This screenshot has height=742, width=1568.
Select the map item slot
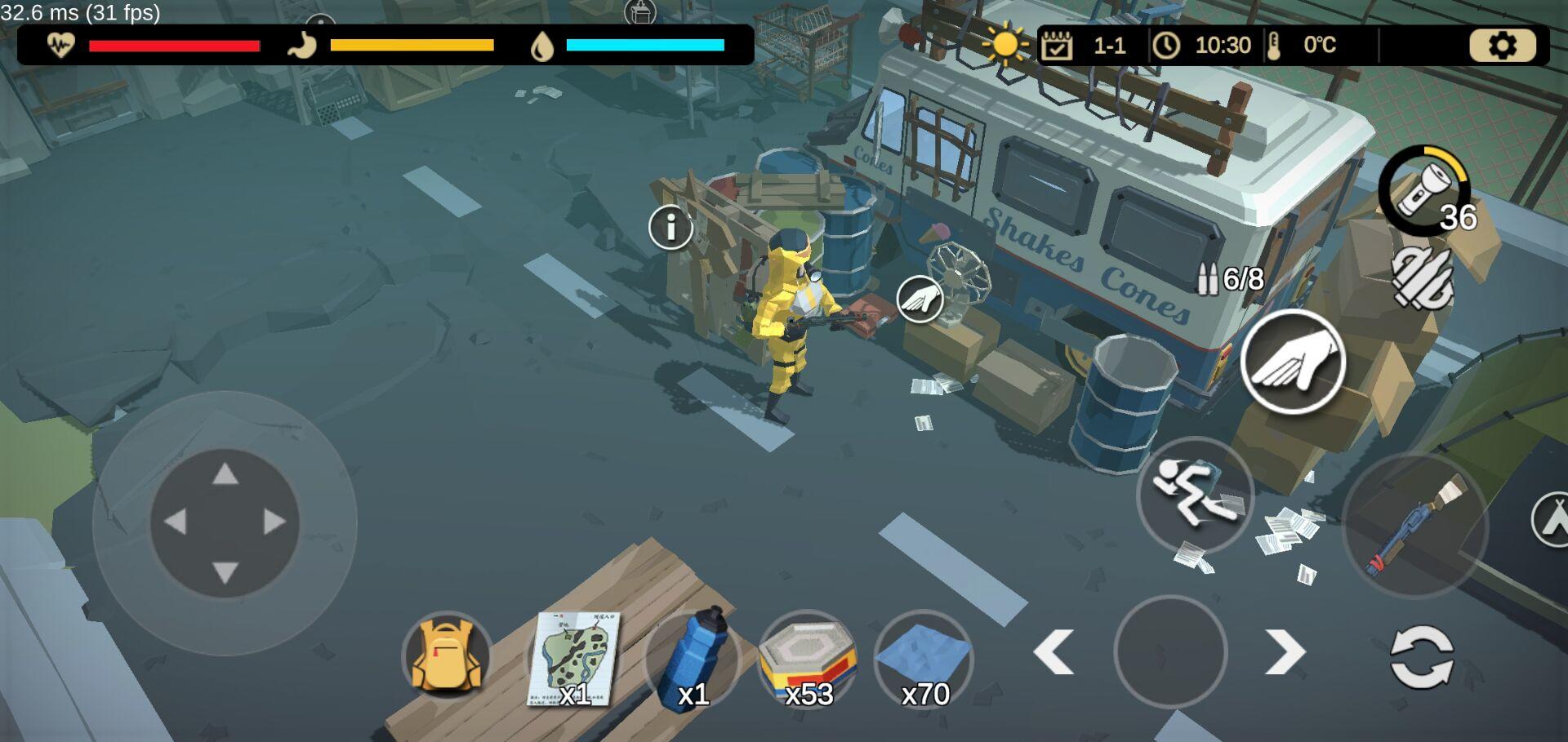tap(572, 658)
